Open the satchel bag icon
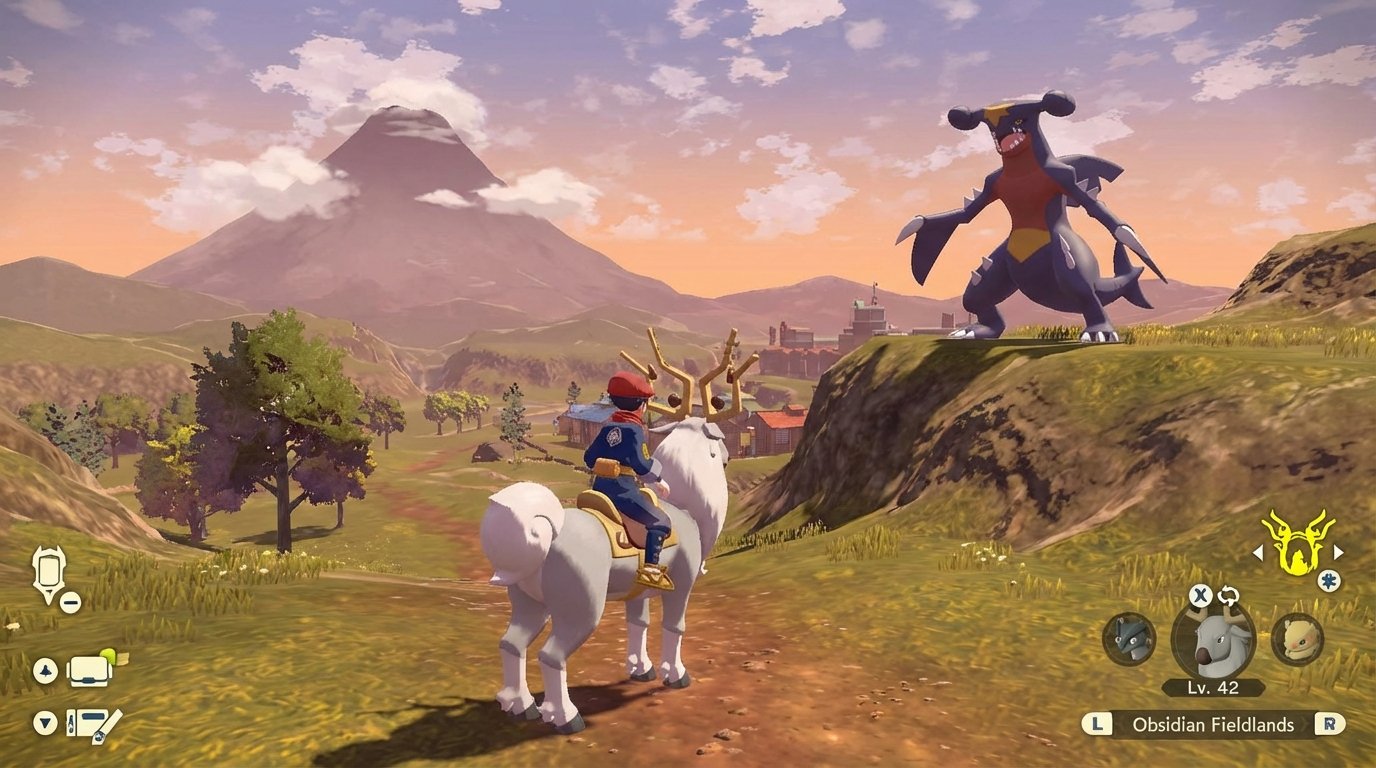Image resolution: width=1376 pixels, height=768 pixels. point(89,672)
